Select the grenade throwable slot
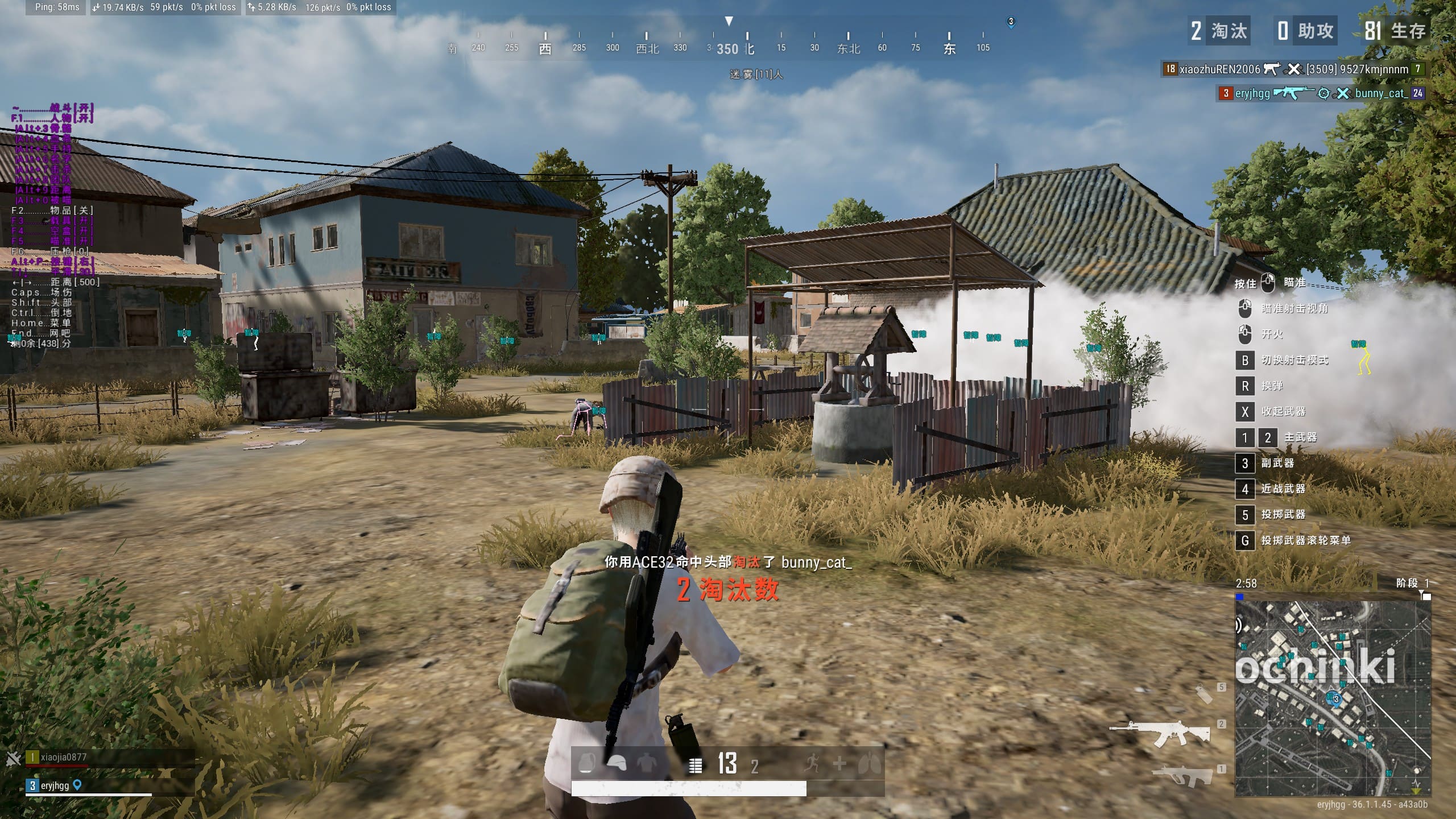This screenshot has width=1456, height=819. click(x=1203, y=694)
